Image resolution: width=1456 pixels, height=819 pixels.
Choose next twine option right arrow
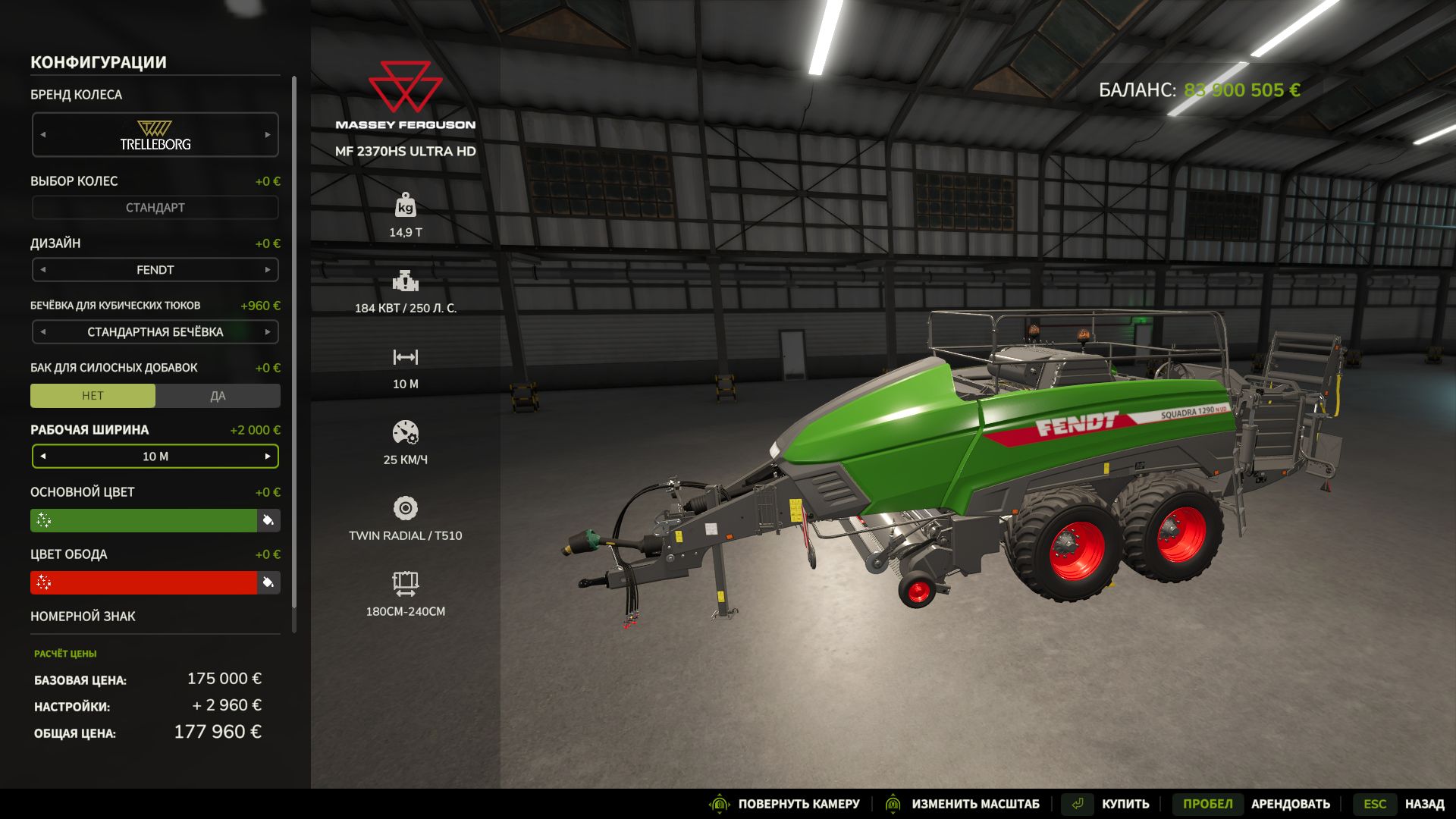point(267,332)
